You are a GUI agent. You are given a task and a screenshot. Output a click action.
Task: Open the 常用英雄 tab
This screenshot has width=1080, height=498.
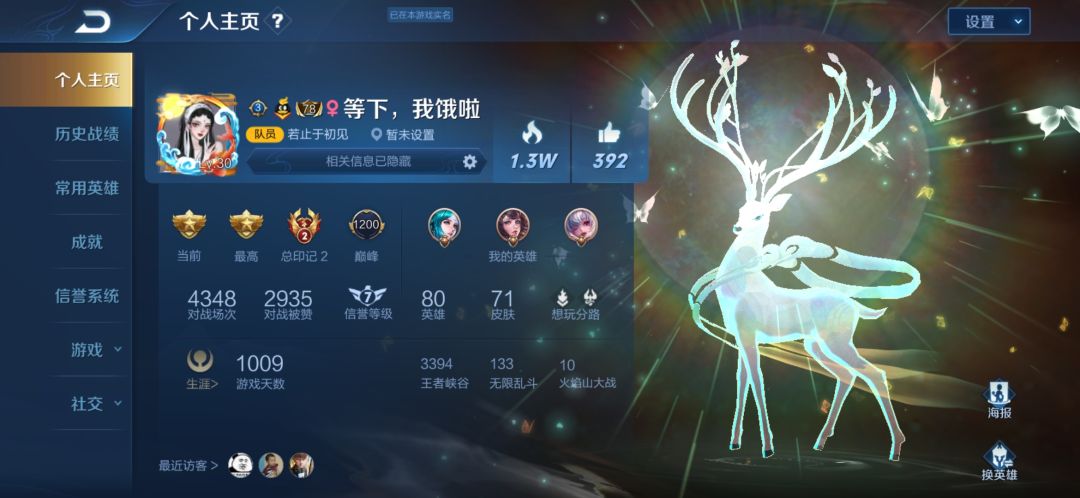tap(87, 188)
